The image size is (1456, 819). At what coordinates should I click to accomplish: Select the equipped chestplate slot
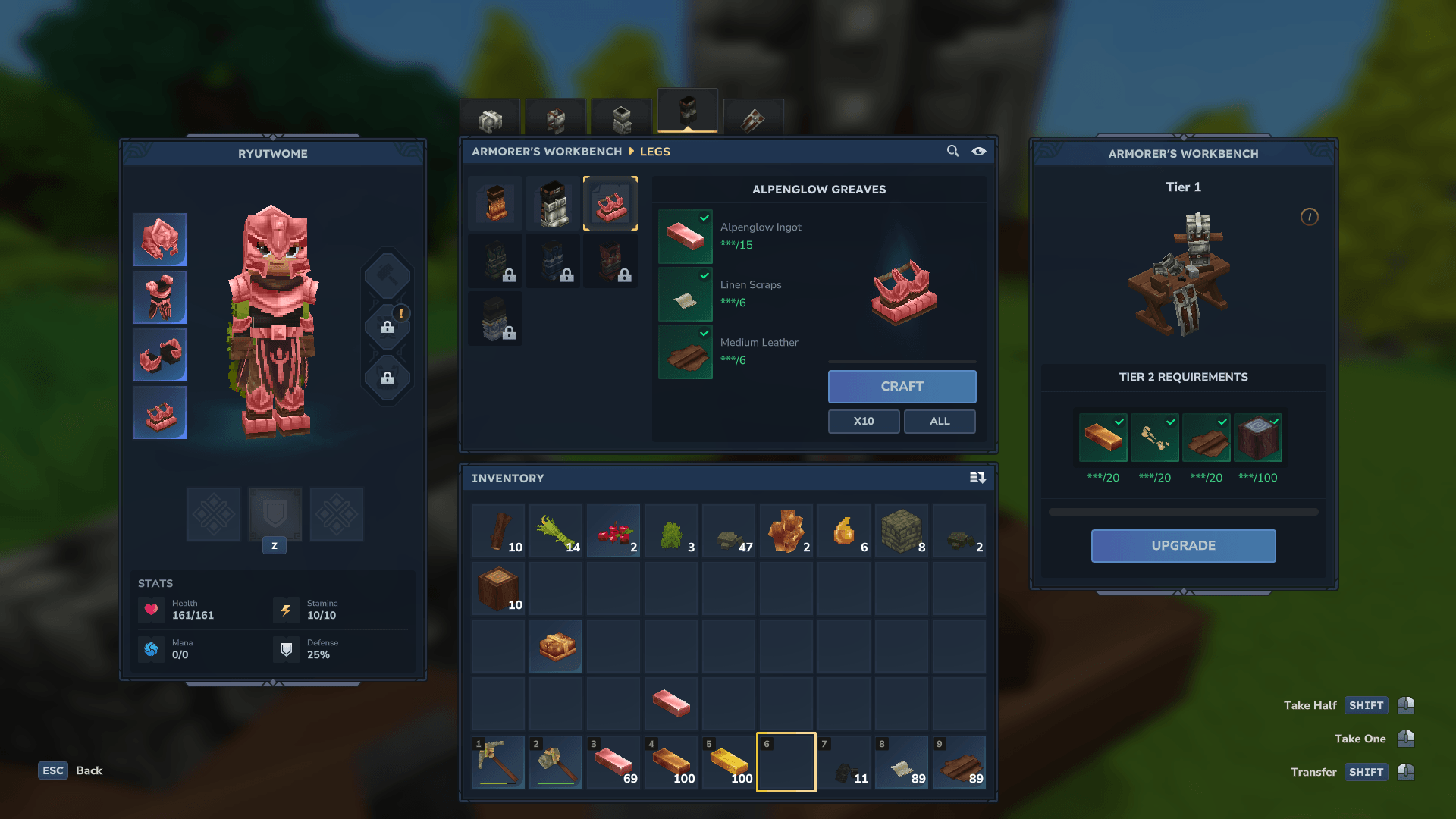click(x=160, y=297)
